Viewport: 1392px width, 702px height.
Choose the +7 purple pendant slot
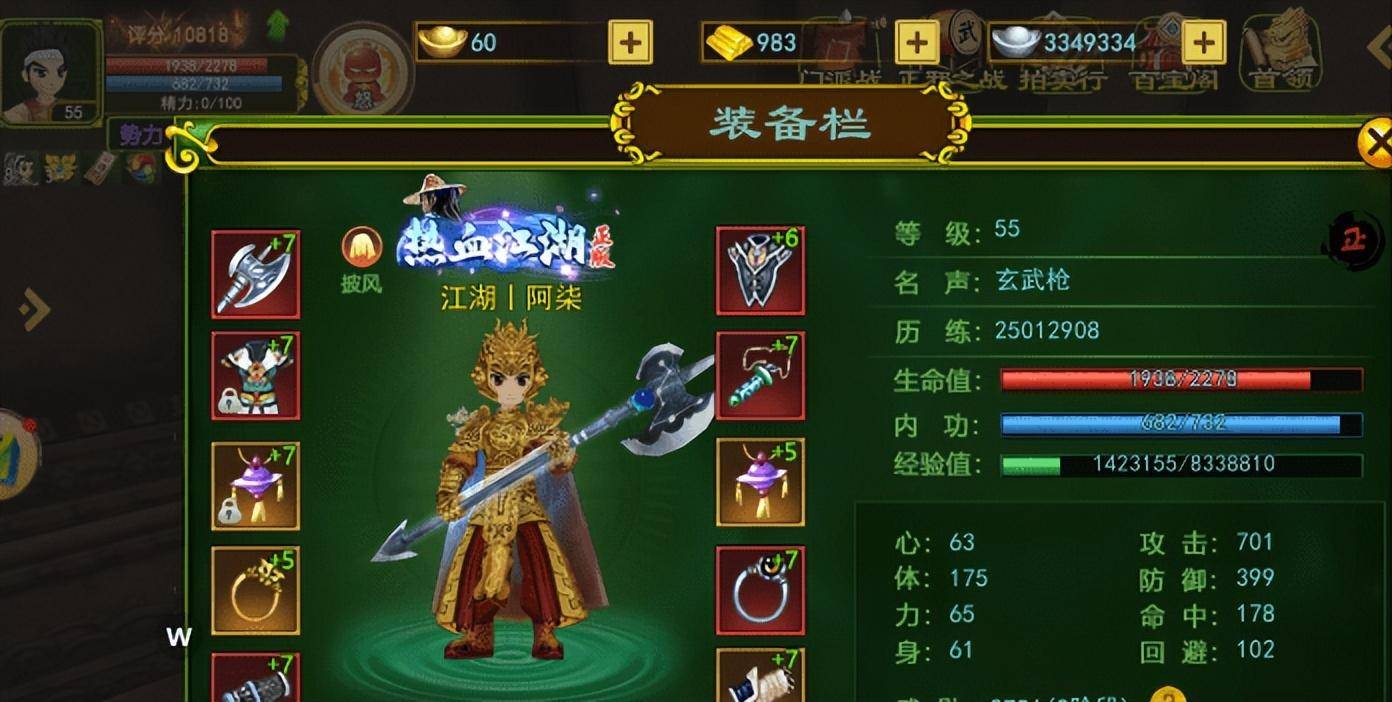(255, 485)
